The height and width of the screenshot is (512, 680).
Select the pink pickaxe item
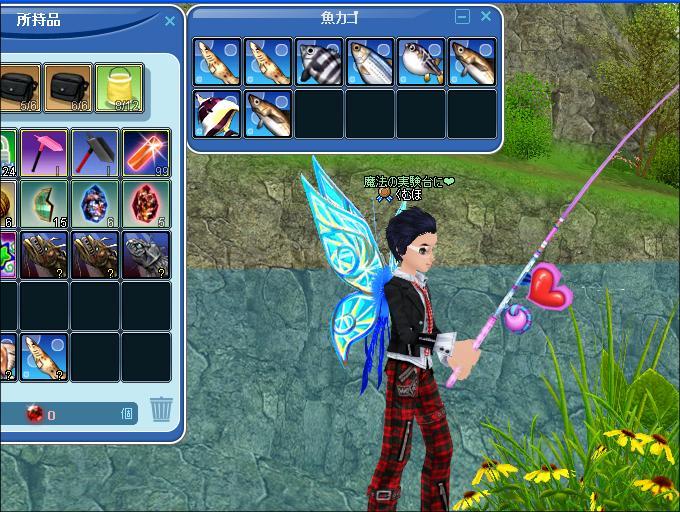pos(44,153)
